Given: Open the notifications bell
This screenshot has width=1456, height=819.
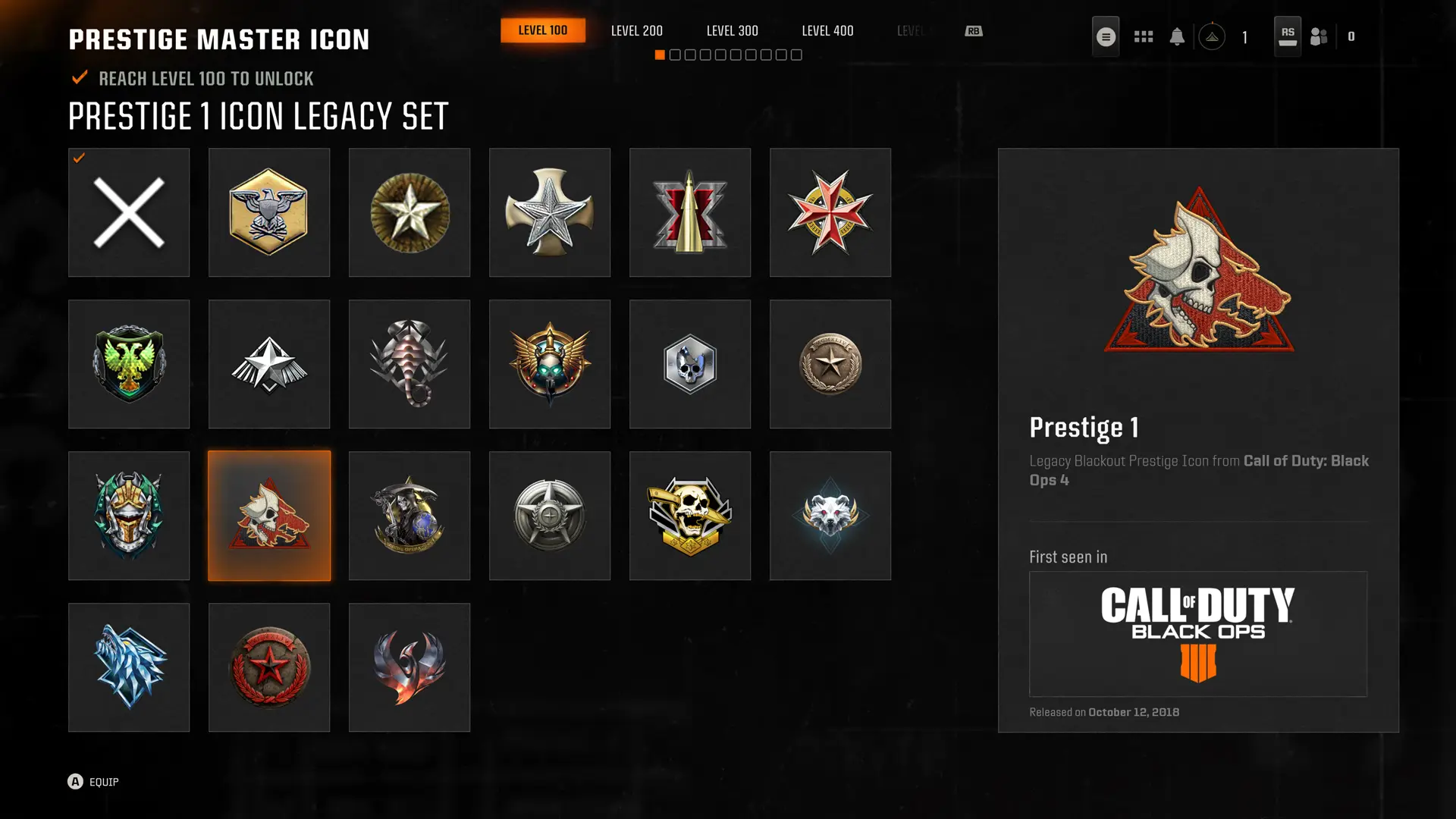Looking at the screenshot, I should (x=1178, y=35).
